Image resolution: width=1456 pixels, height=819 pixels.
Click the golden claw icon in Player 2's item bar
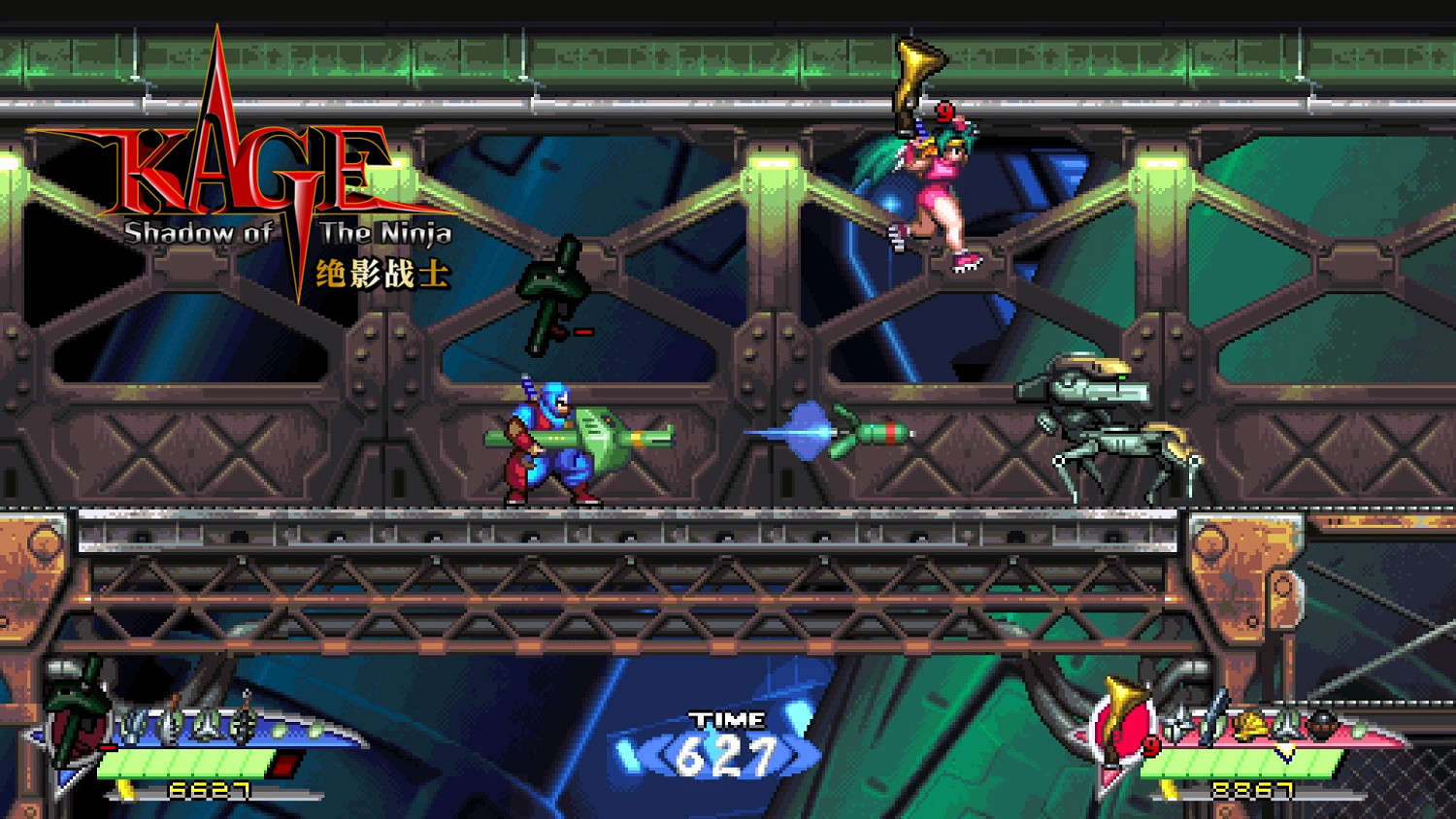click(1252, 724)
